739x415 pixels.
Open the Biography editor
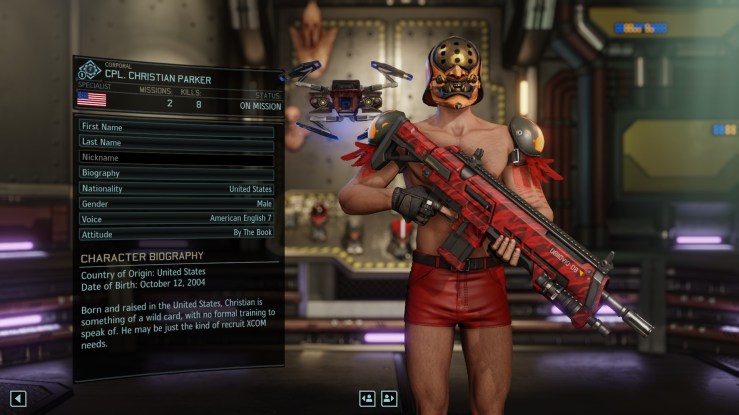coord(176,173)
